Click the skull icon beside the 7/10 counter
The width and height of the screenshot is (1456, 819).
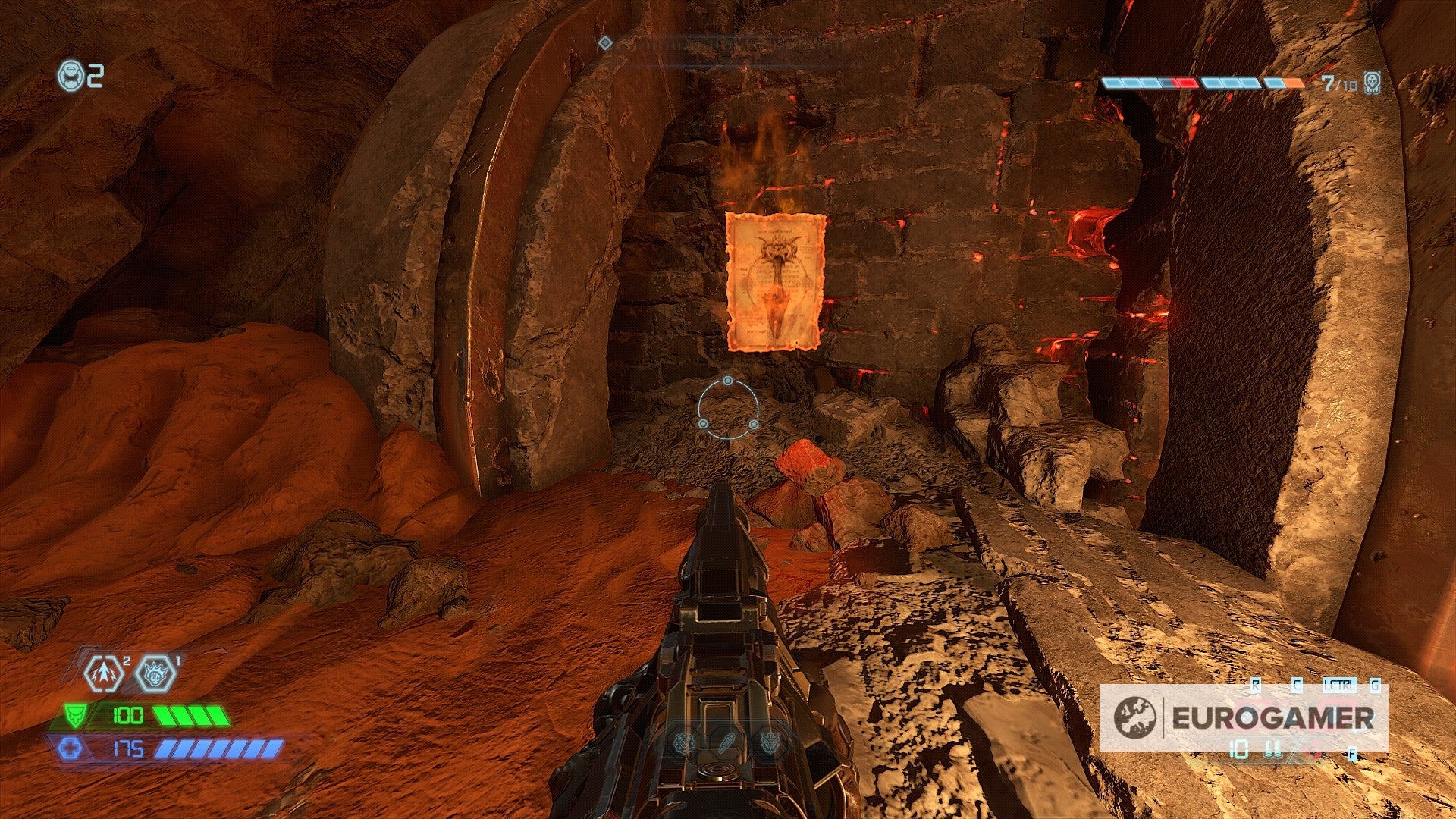tap(1371, 82)
